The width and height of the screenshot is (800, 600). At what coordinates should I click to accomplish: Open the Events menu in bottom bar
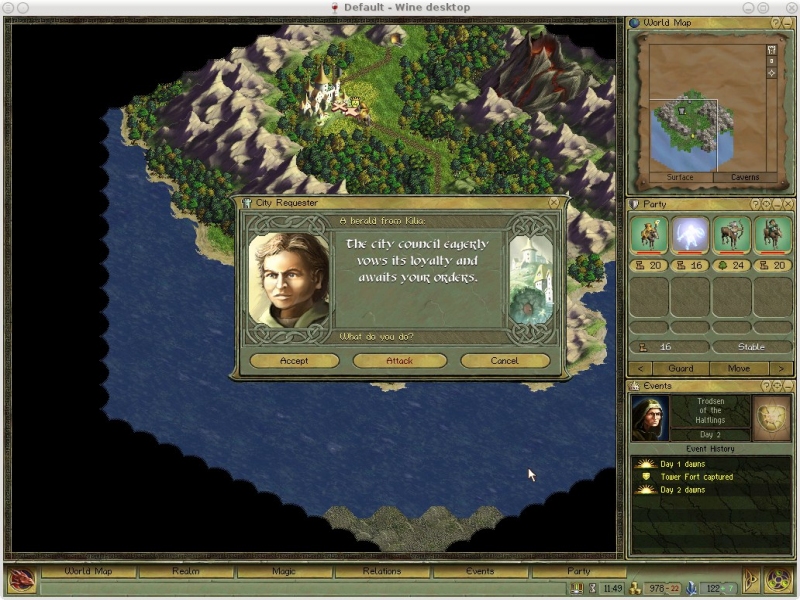[480, 571]
